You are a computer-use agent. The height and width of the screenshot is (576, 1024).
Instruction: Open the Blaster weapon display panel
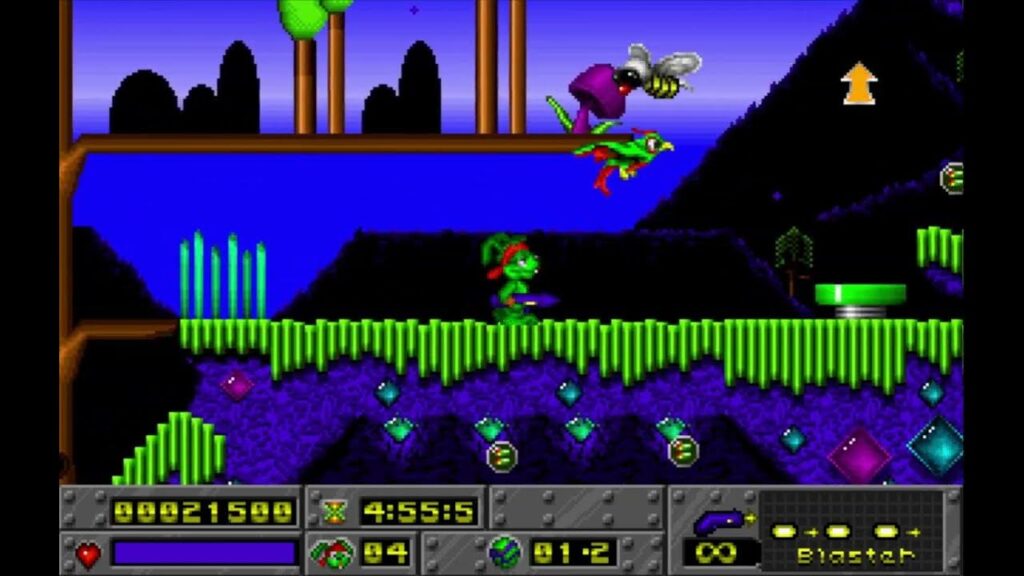850,531
